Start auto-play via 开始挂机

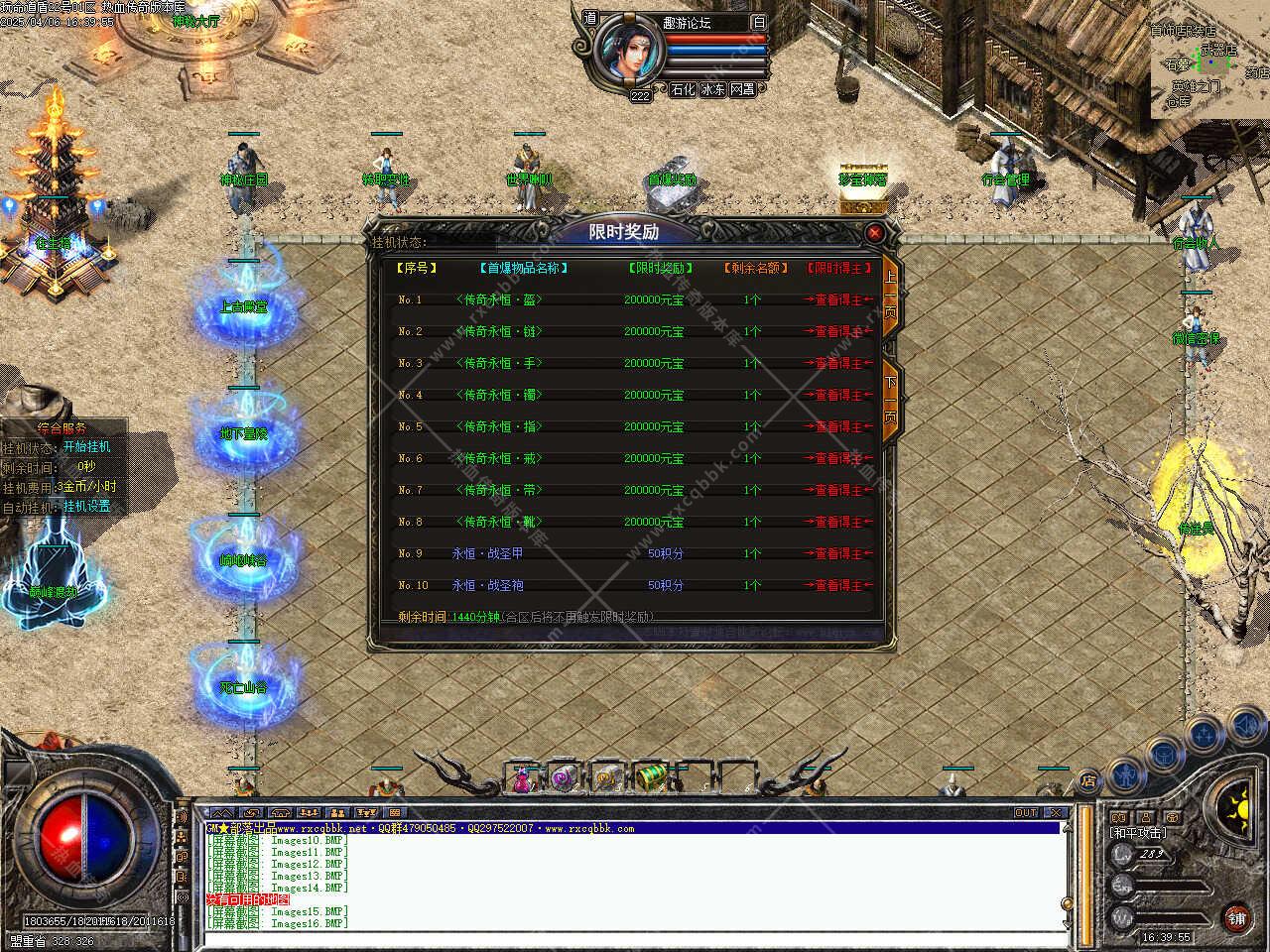[x=87, y=447]
